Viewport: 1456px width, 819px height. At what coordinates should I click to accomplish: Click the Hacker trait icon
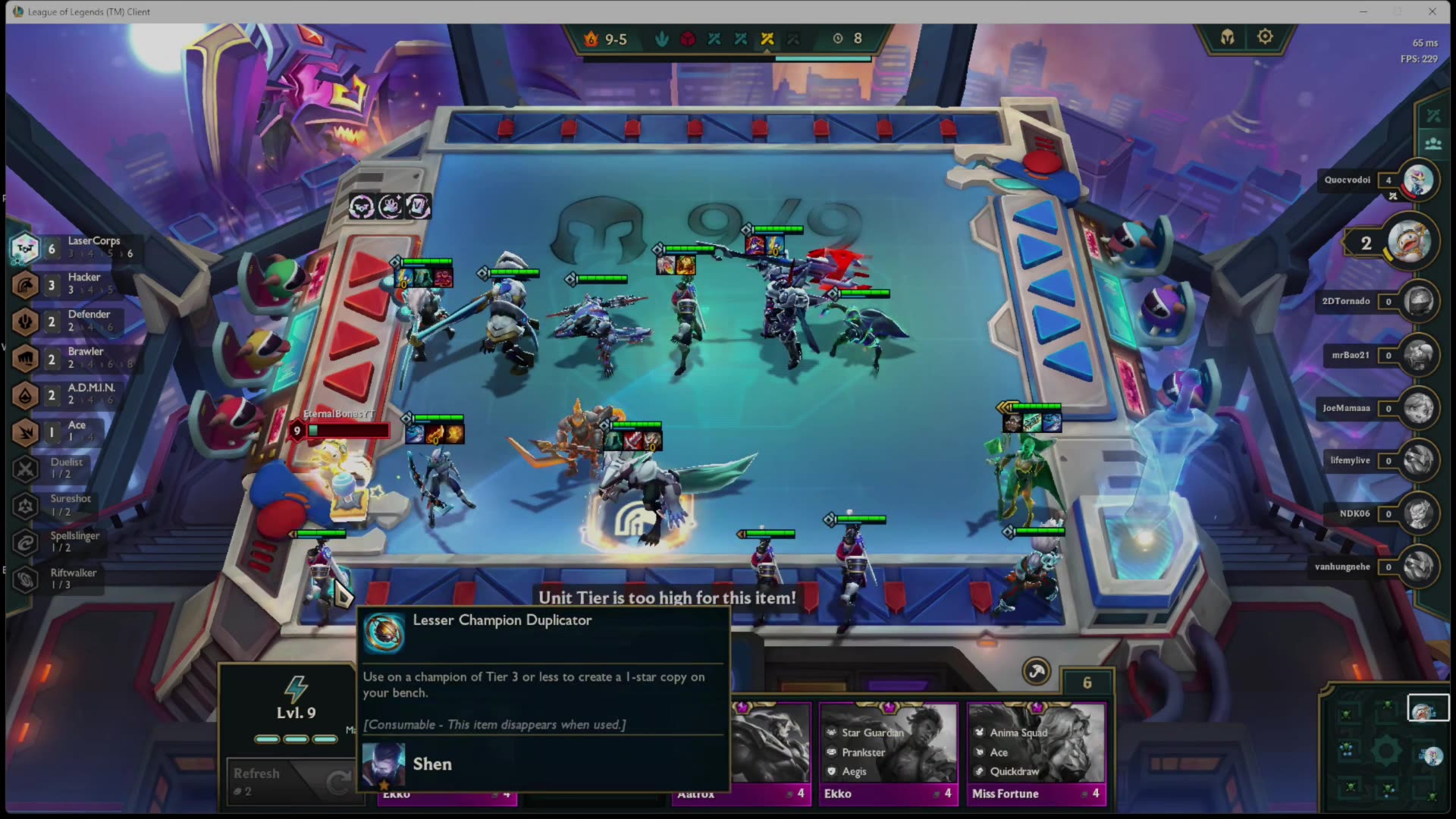(x=25, y=285)
